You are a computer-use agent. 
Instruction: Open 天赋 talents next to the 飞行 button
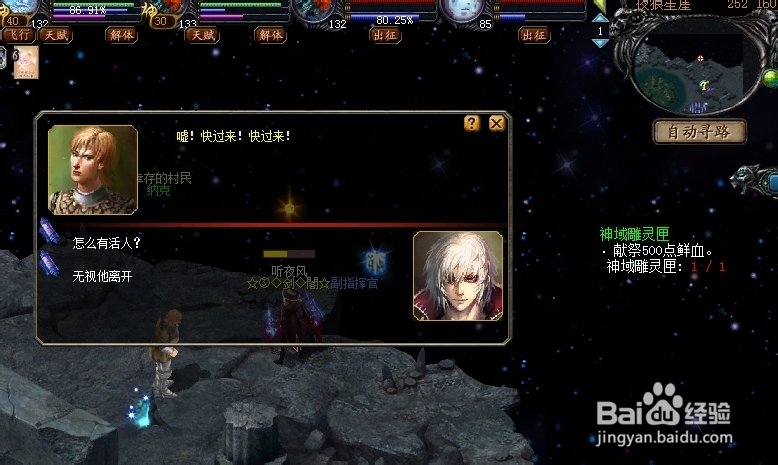(56, 35)
